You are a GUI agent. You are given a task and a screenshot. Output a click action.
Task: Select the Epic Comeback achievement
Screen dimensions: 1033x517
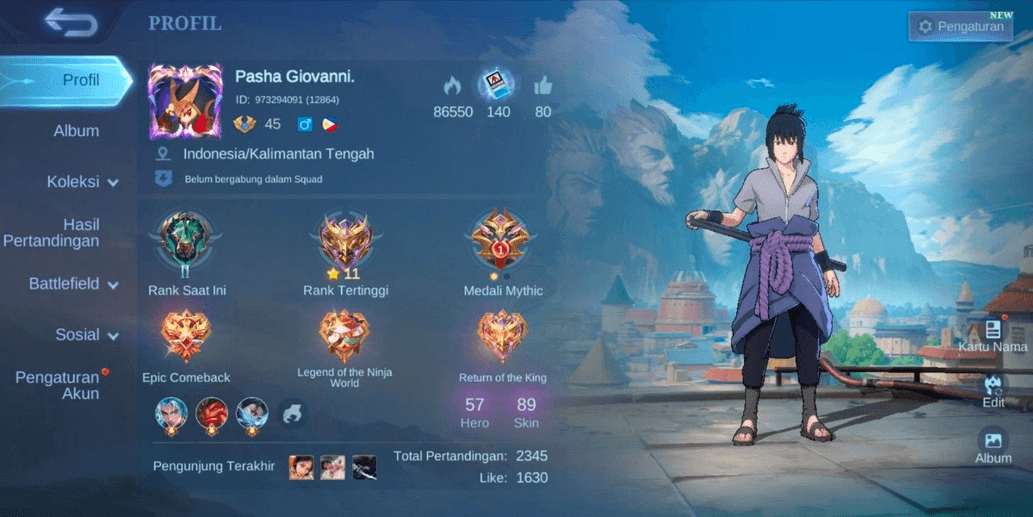click(x=186, y=338)
